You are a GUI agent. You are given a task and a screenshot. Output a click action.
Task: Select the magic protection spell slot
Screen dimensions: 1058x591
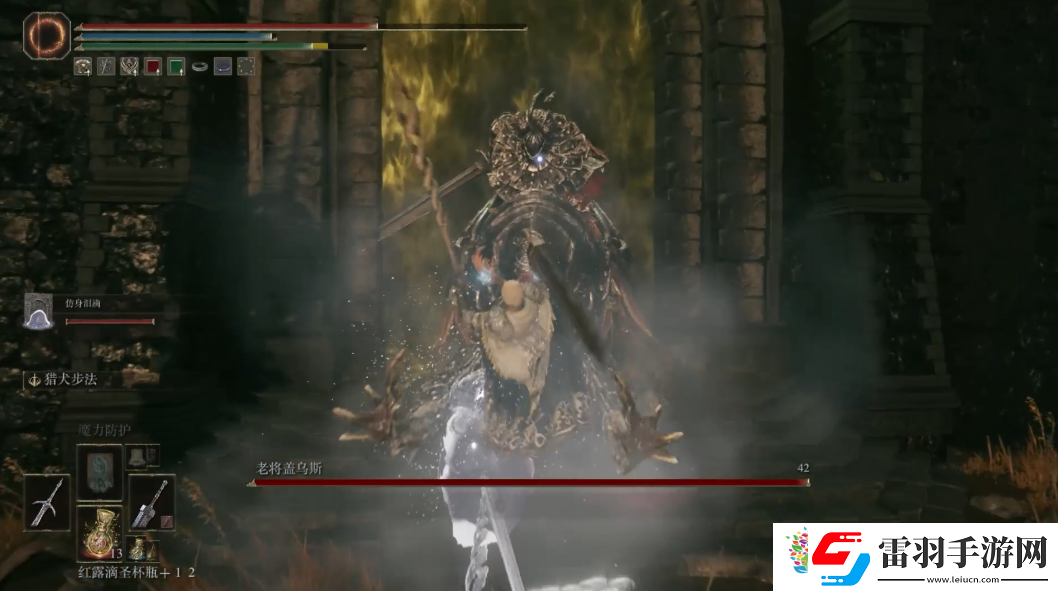100,470
